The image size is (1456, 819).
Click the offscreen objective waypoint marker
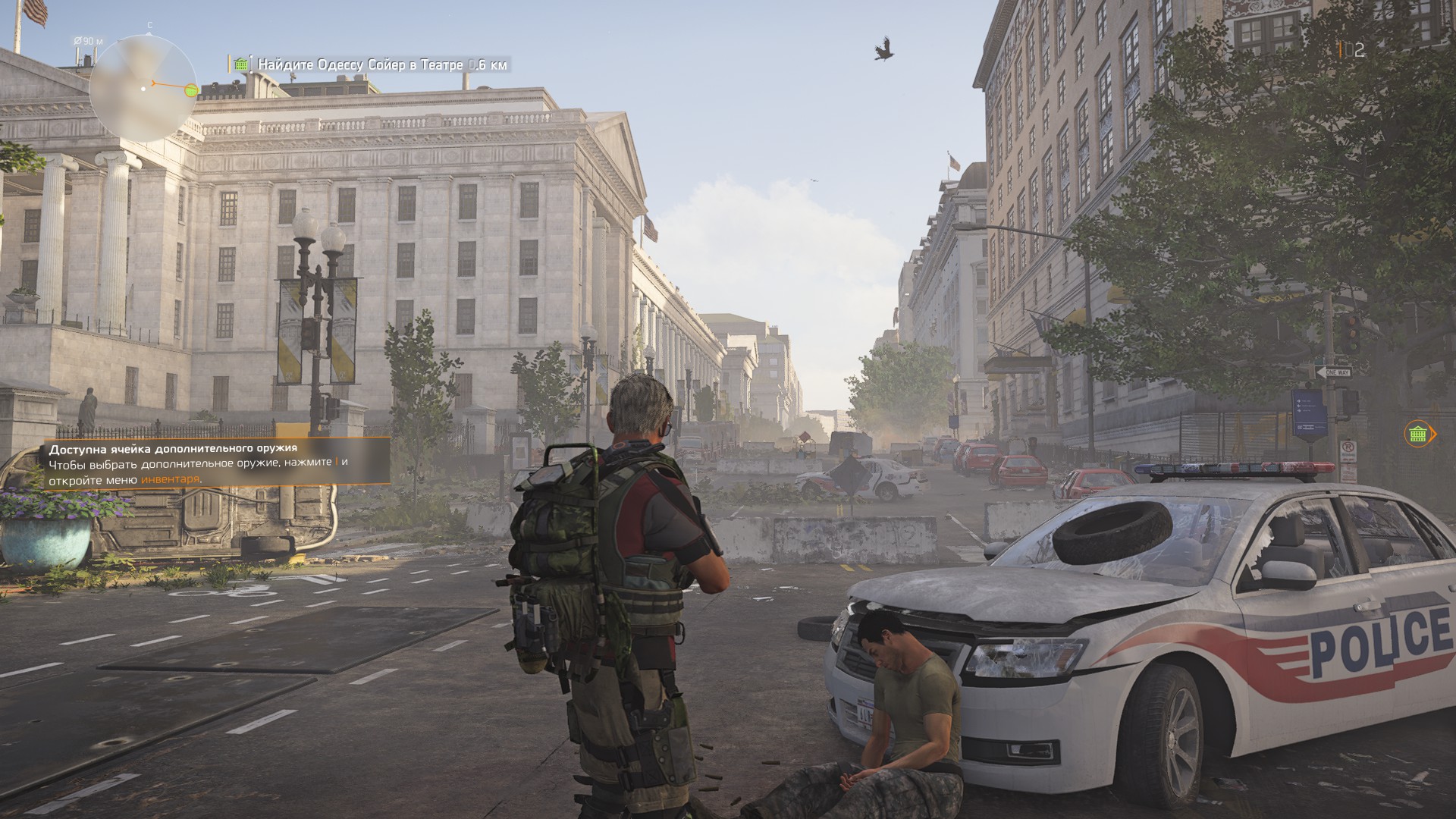1419,434
